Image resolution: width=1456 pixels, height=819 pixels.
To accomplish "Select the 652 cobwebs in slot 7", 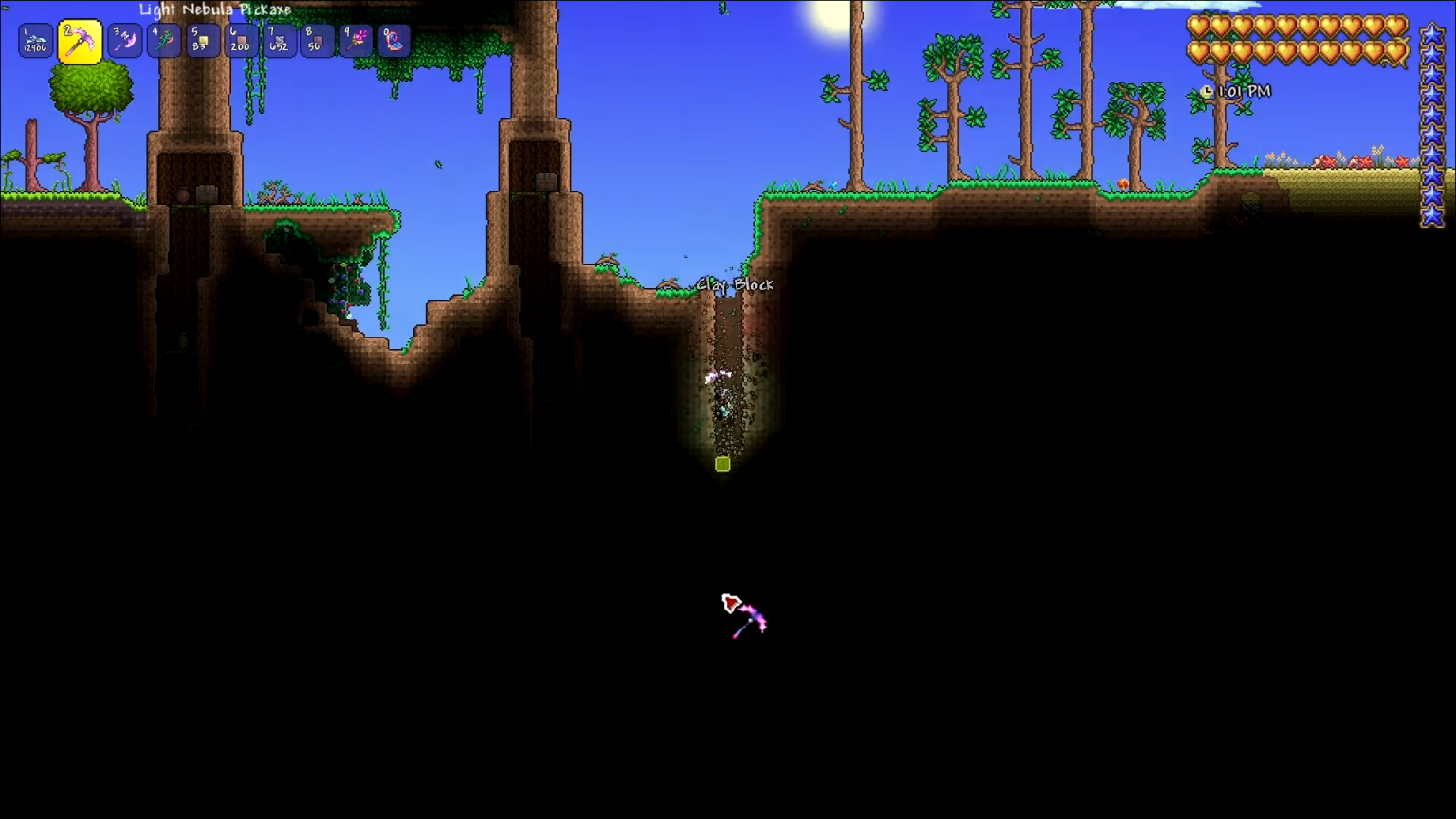I will click(x=278, y=40).
